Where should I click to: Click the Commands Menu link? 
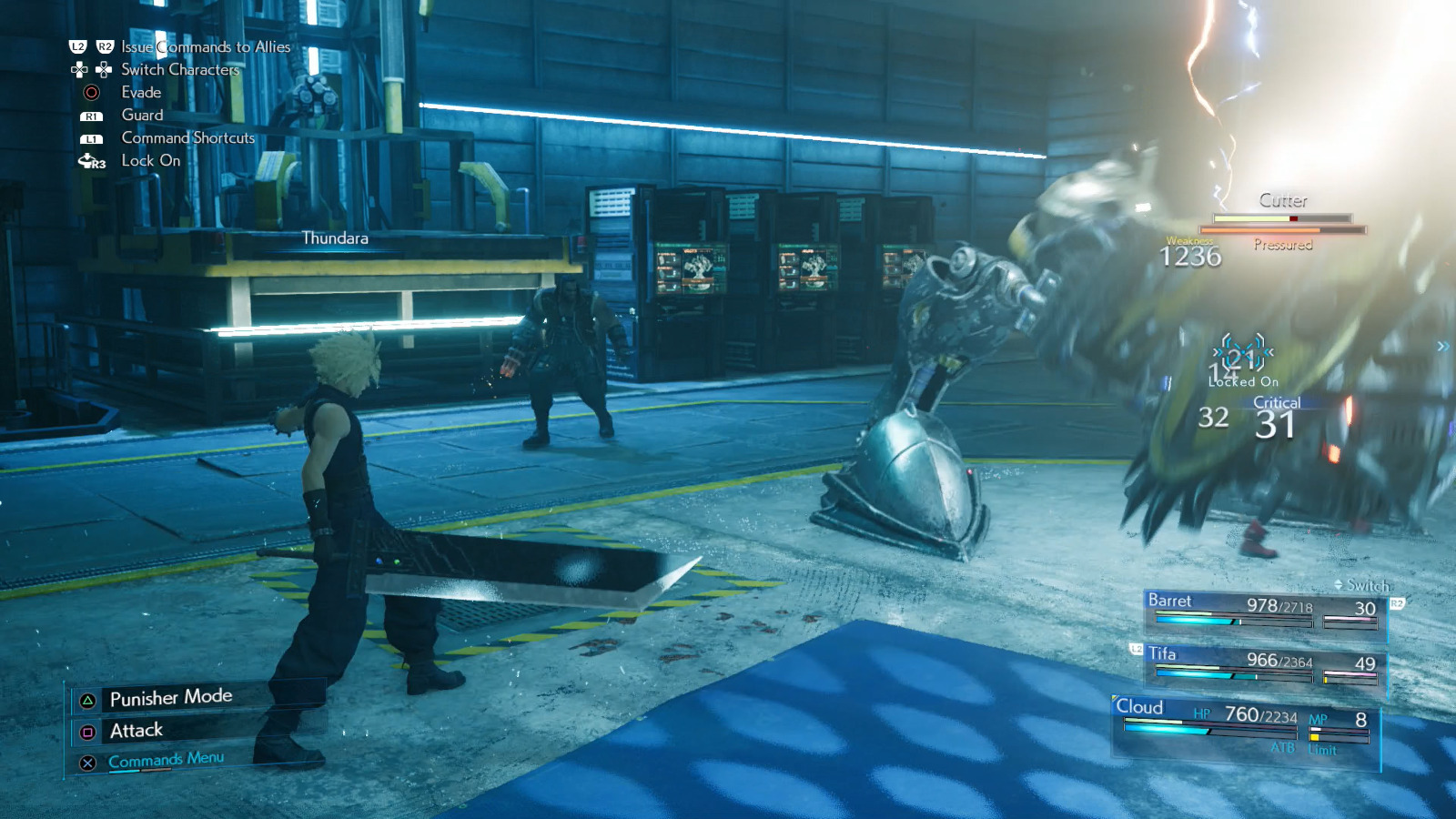167,757
